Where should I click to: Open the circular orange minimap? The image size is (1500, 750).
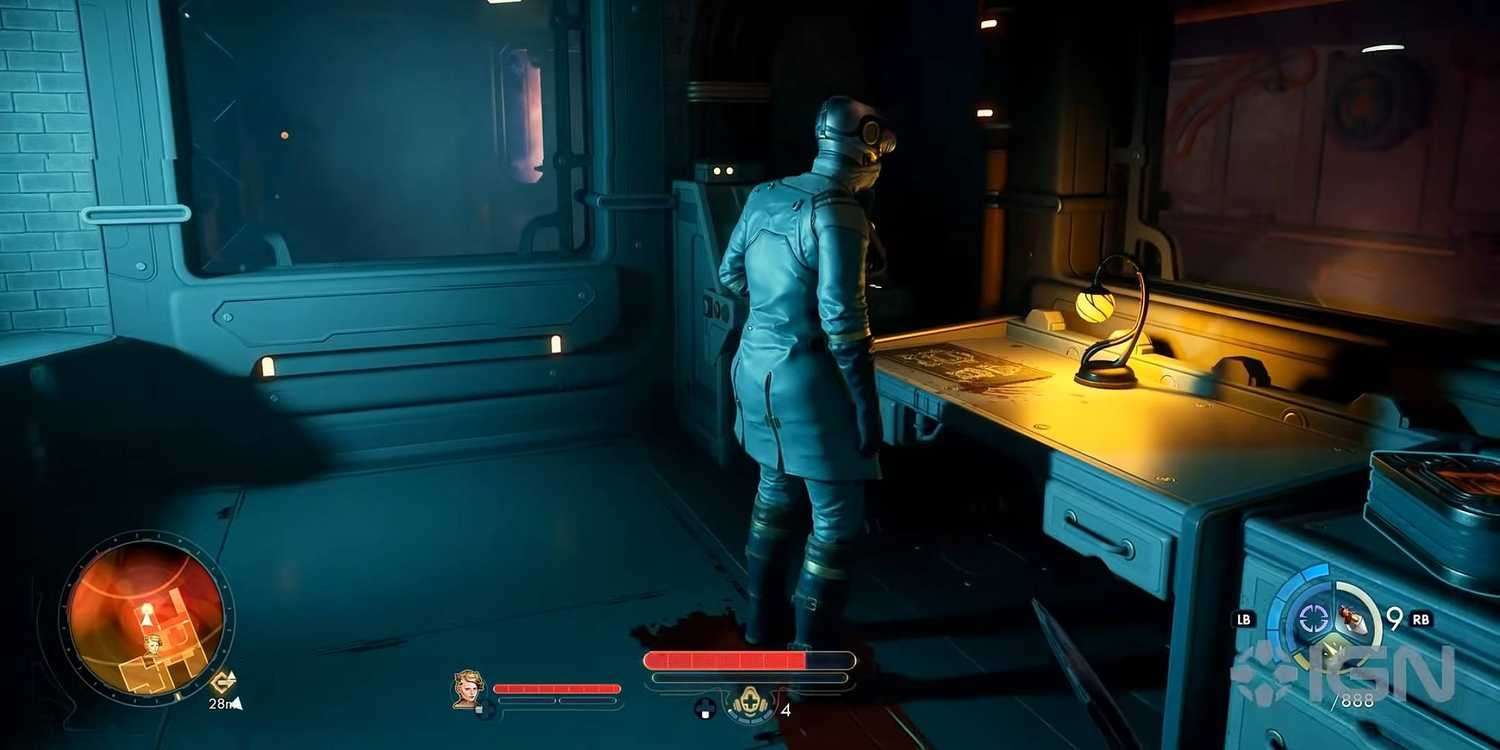[146, 616]
